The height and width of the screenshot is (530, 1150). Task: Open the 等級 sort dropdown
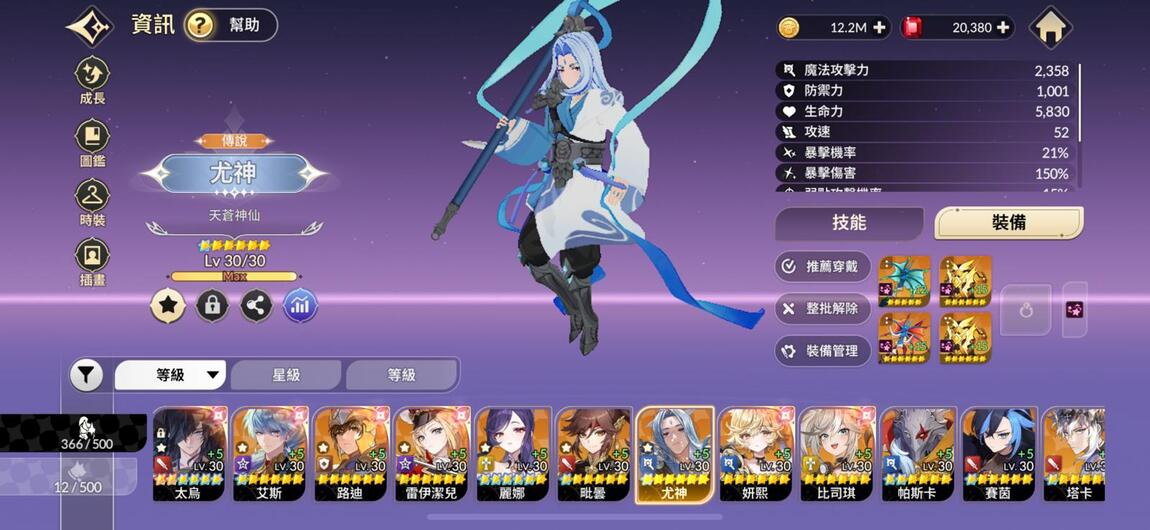click(172, 375)
